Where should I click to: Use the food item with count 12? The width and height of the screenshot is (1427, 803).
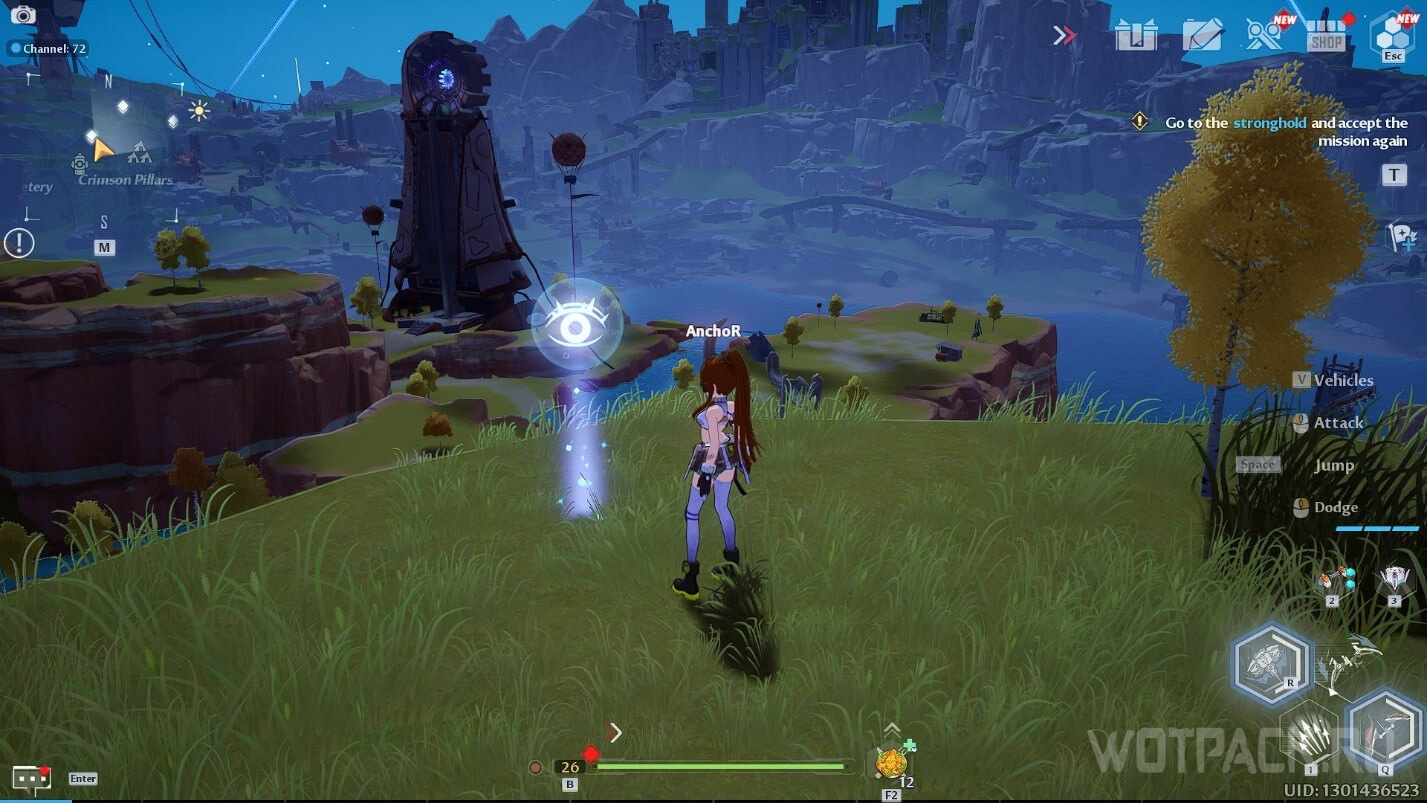pos(891,763)
